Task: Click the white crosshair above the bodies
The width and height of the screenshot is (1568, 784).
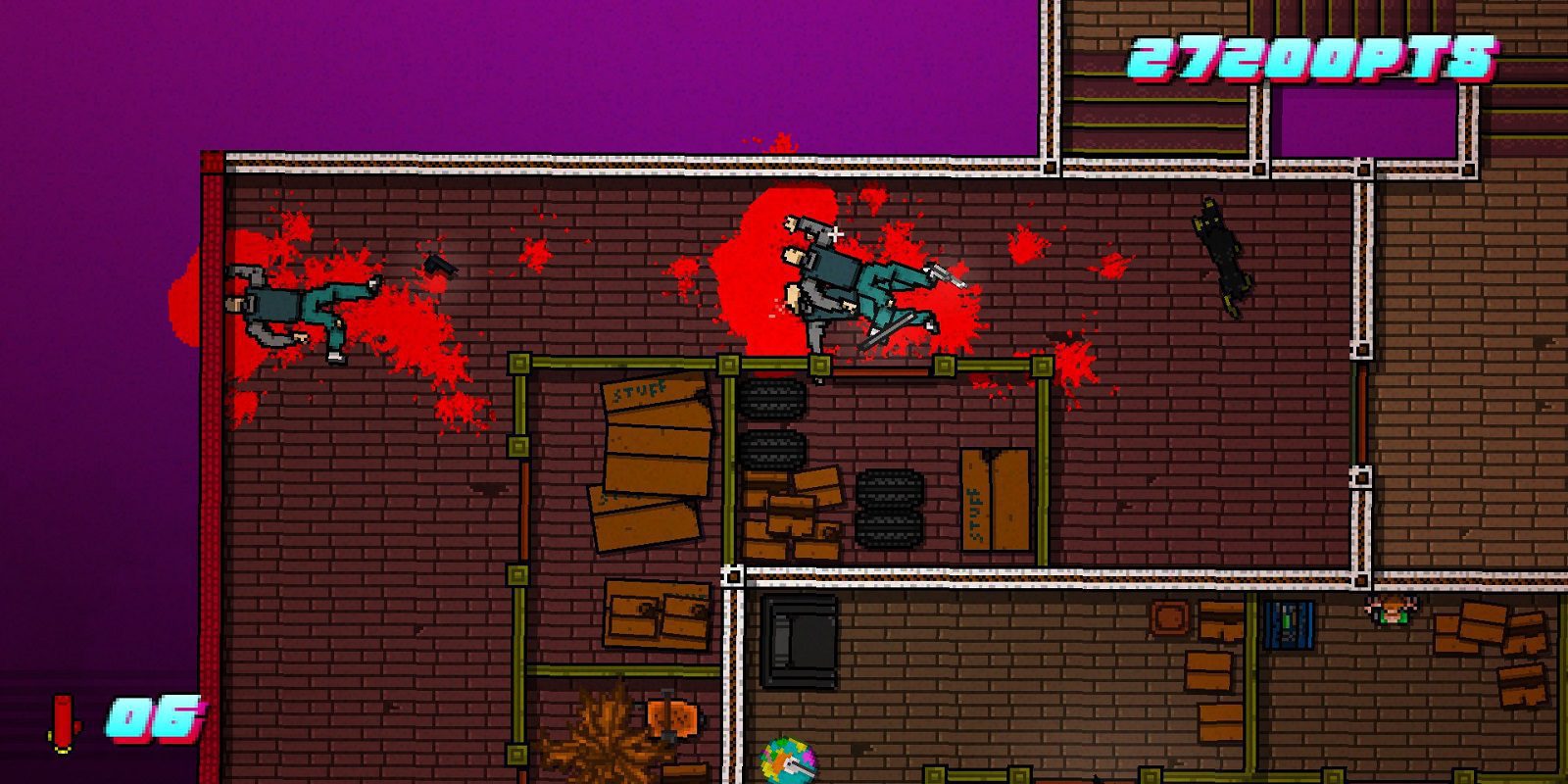Action: (838, 233)
